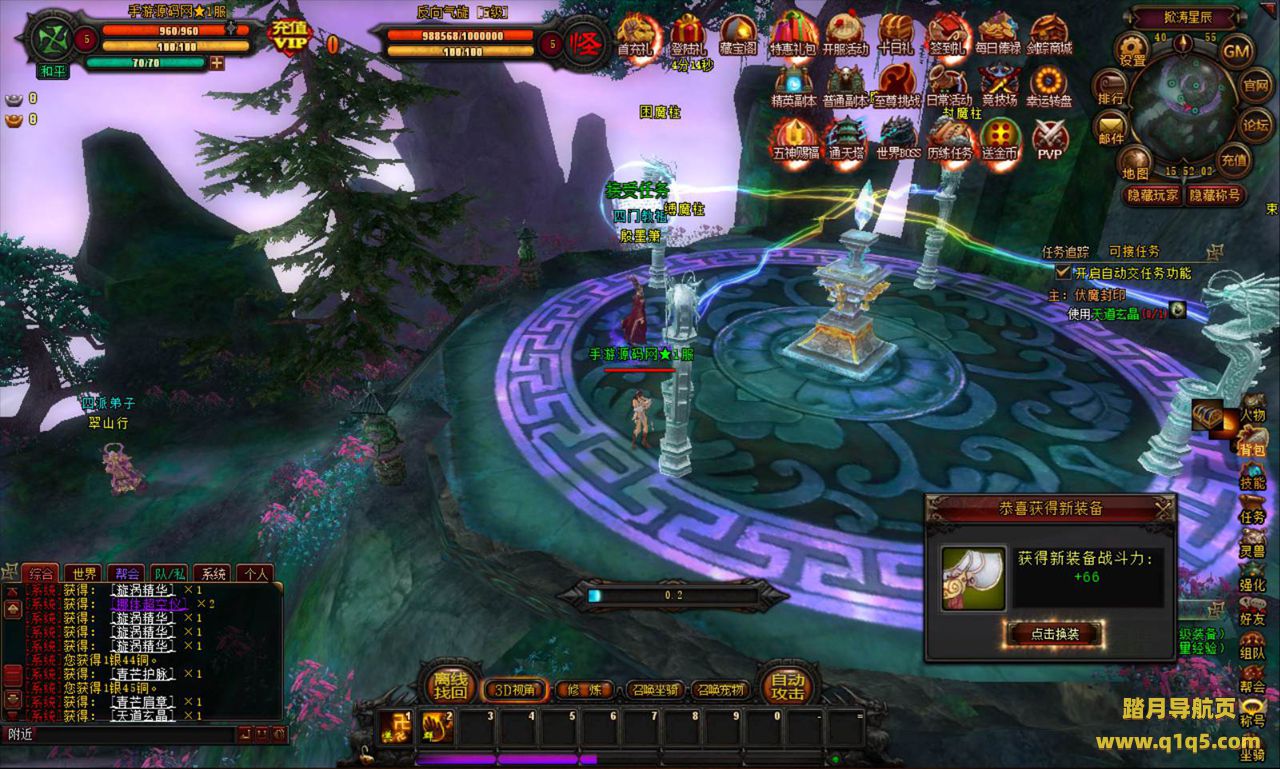1280x769 pixels.
Task: Switch chat to the 世界 tab
Action: (84, 573)
